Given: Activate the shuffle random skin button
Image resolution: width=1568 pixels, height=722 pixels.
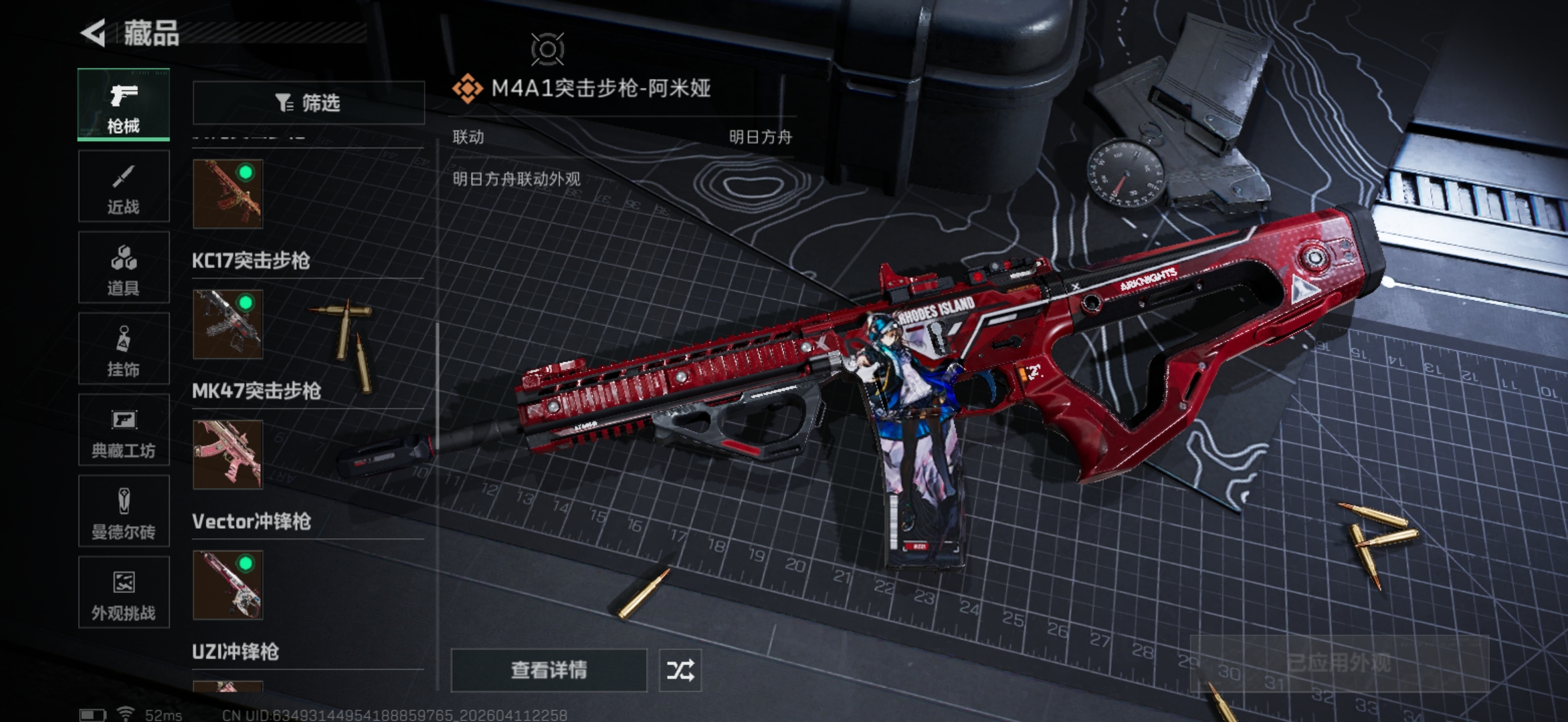Looking at the screenshot, I should (x=680, y=670).
